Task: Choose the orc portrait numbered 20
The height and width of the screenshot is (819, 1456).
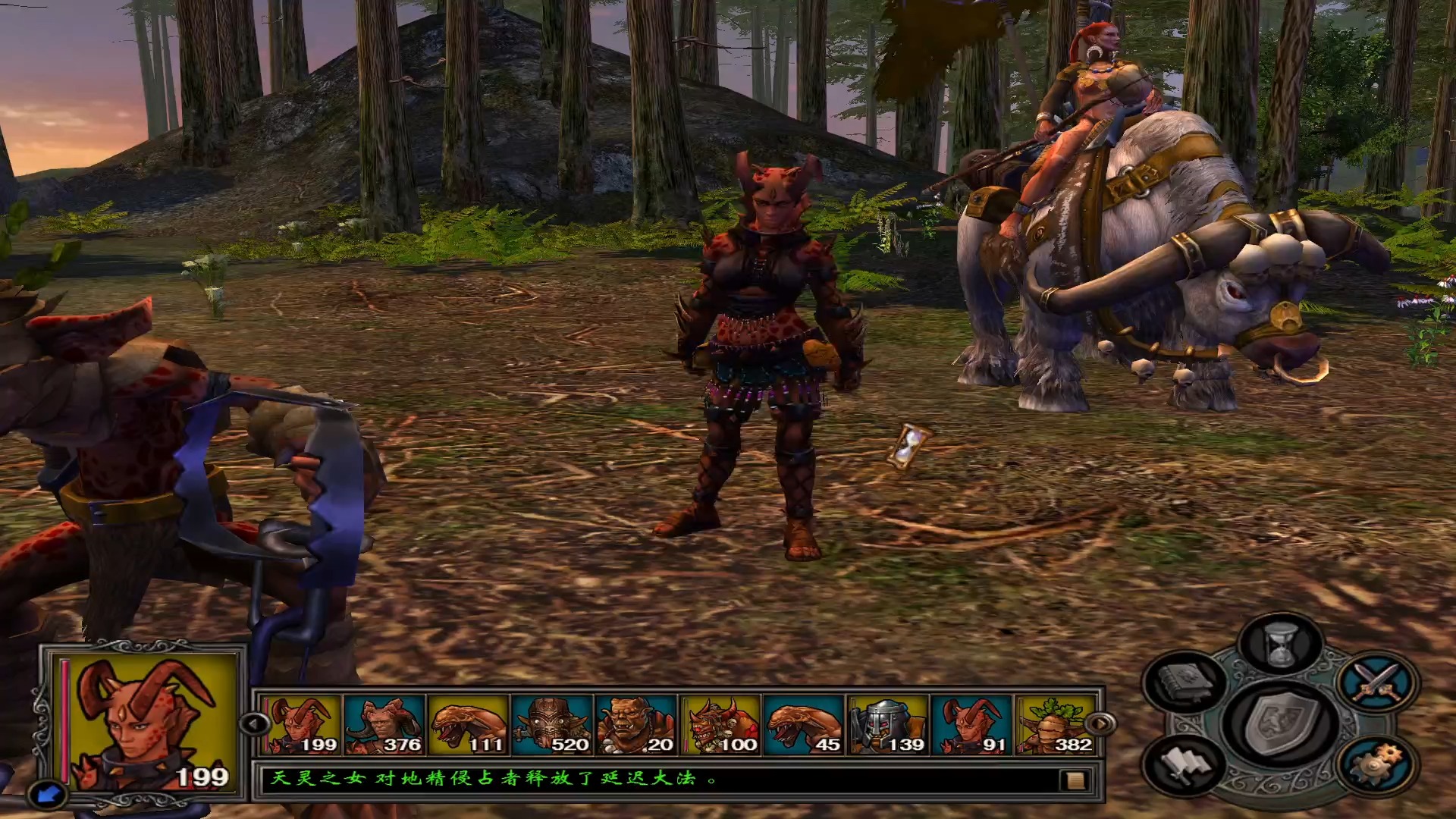Action: pyautogui.click(x=635, y=725)
